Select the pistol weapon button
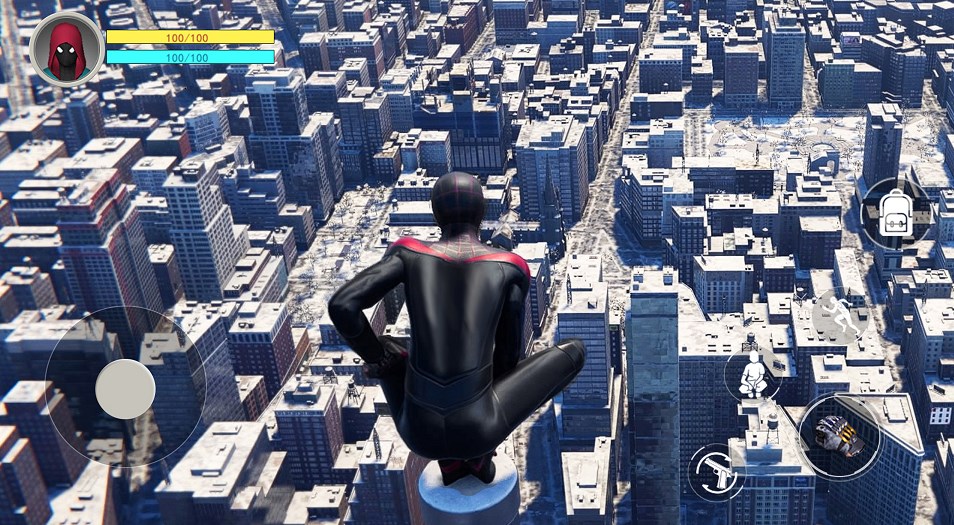 (x=716, y=471)
